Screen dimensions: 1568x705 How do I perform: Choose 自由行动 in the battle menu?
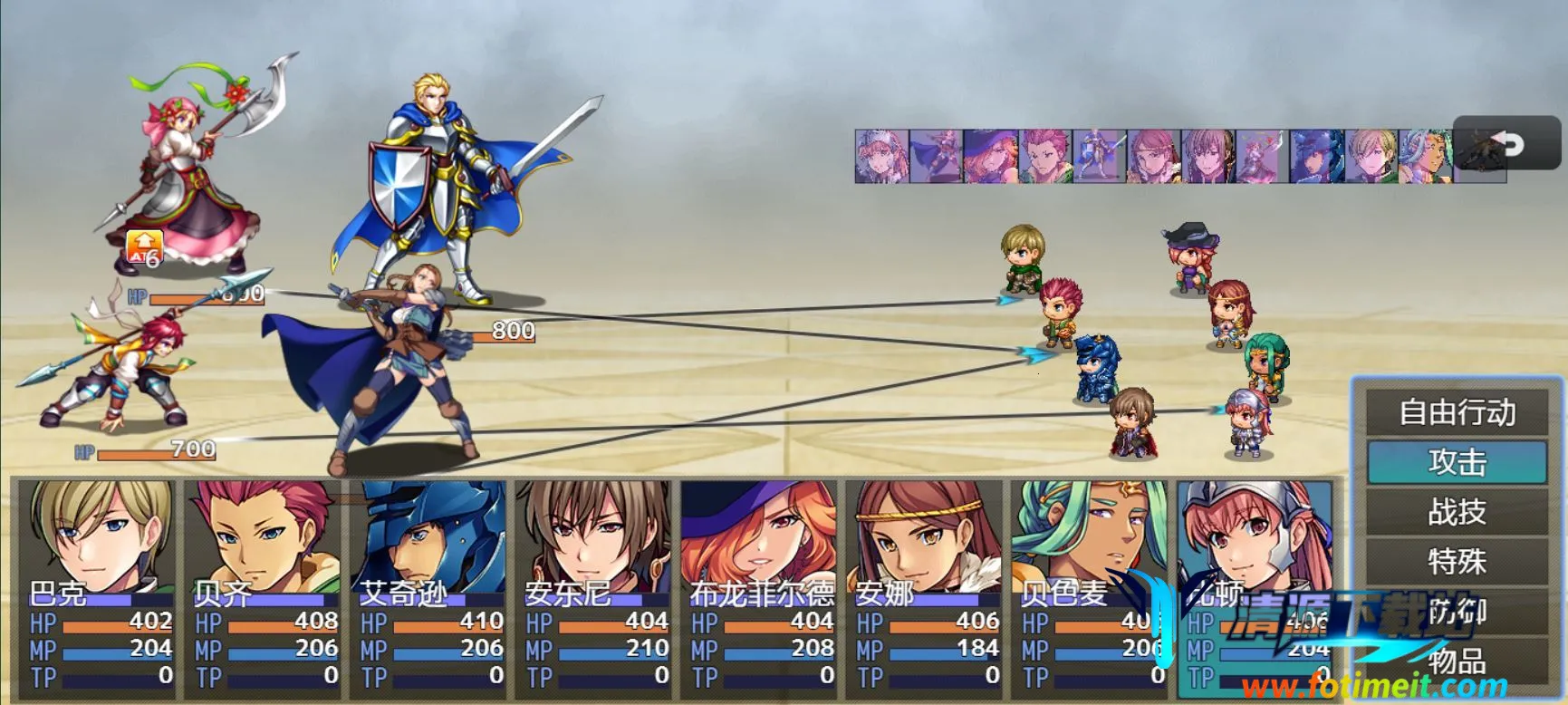tap(1457, 412)
